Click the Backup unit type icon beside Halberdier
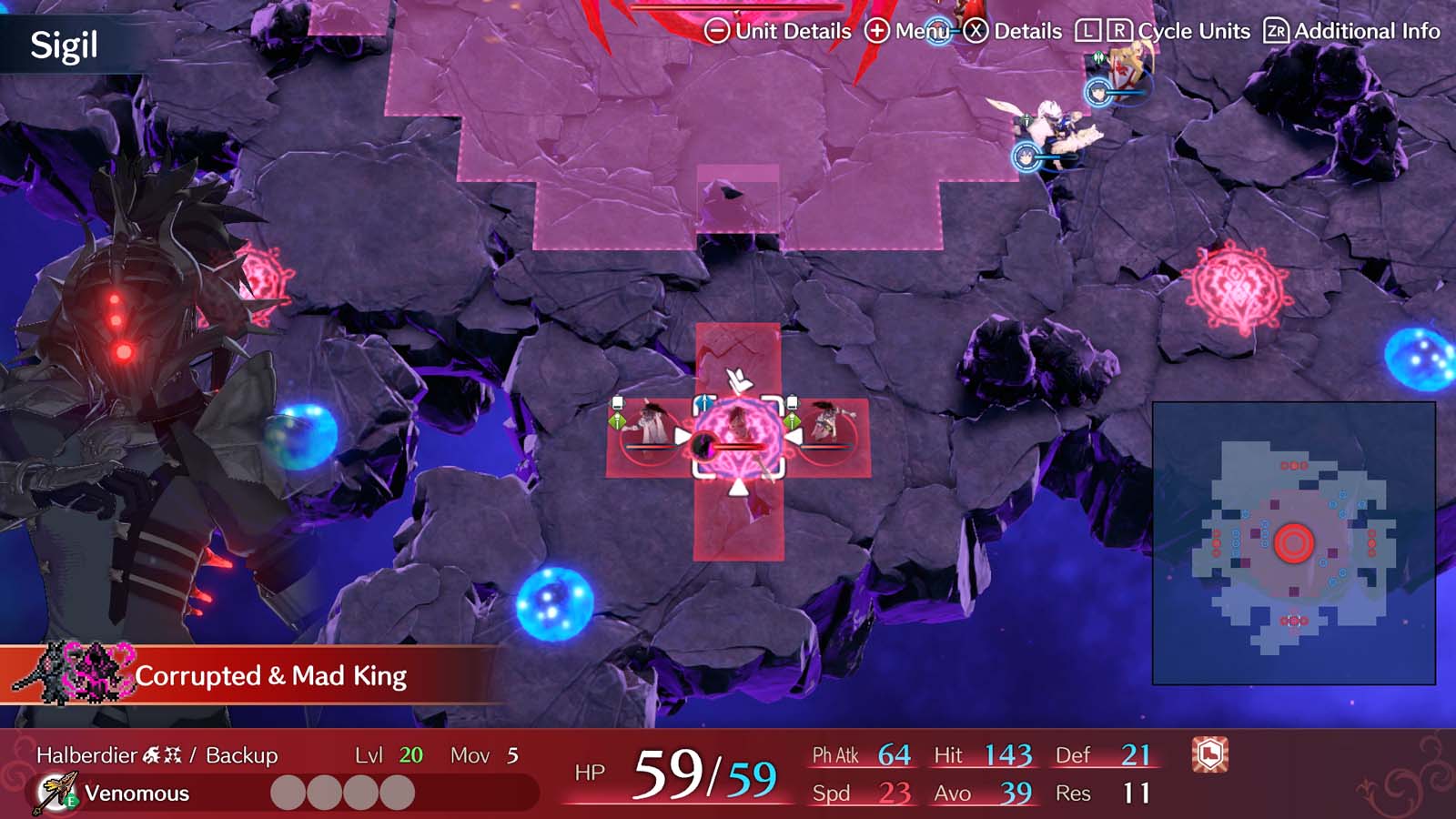This screenshot has height=819, width=1456. 160,753
